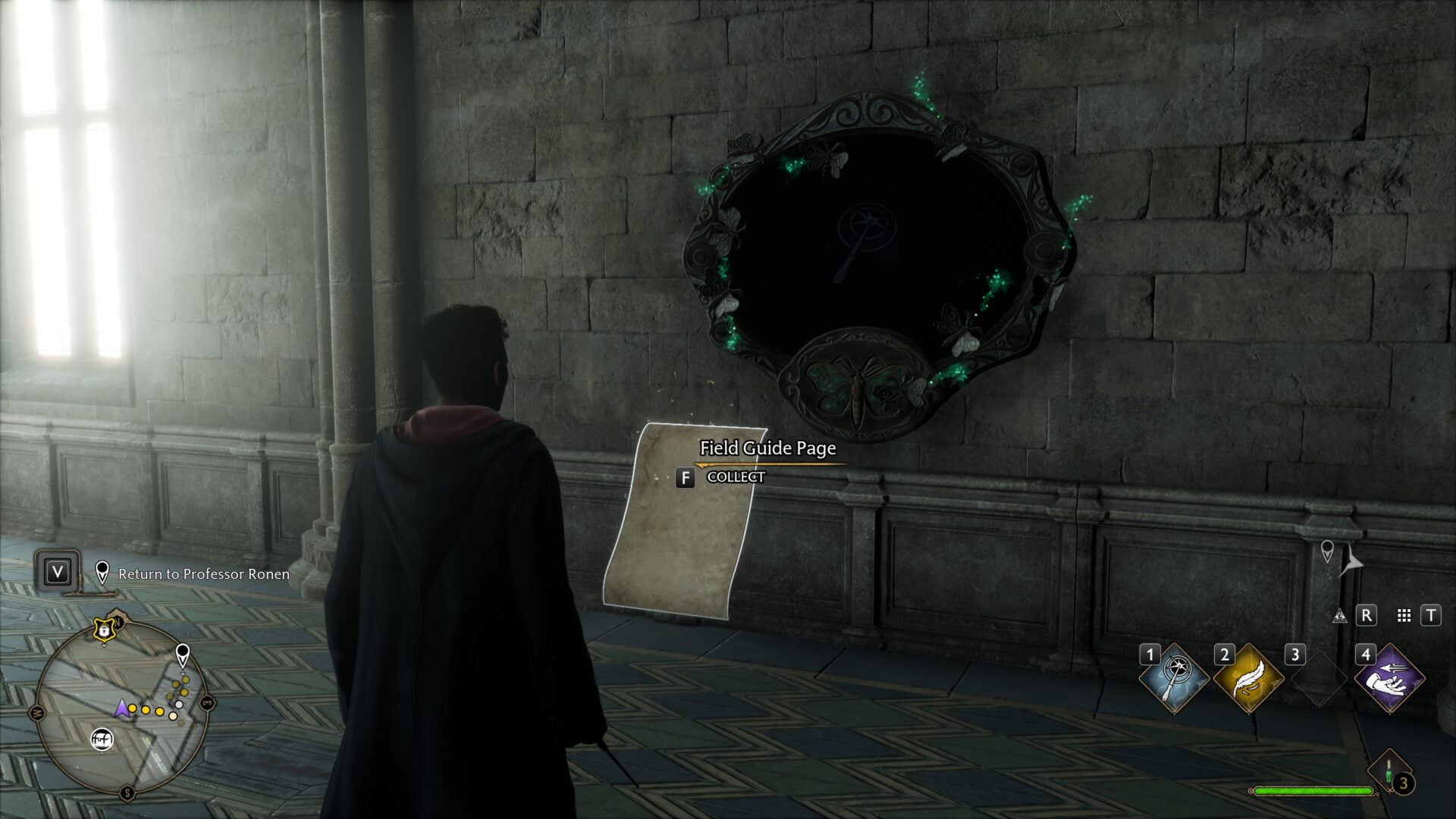Click the Return to Professor Ronen objective

(x=203, y=575)
